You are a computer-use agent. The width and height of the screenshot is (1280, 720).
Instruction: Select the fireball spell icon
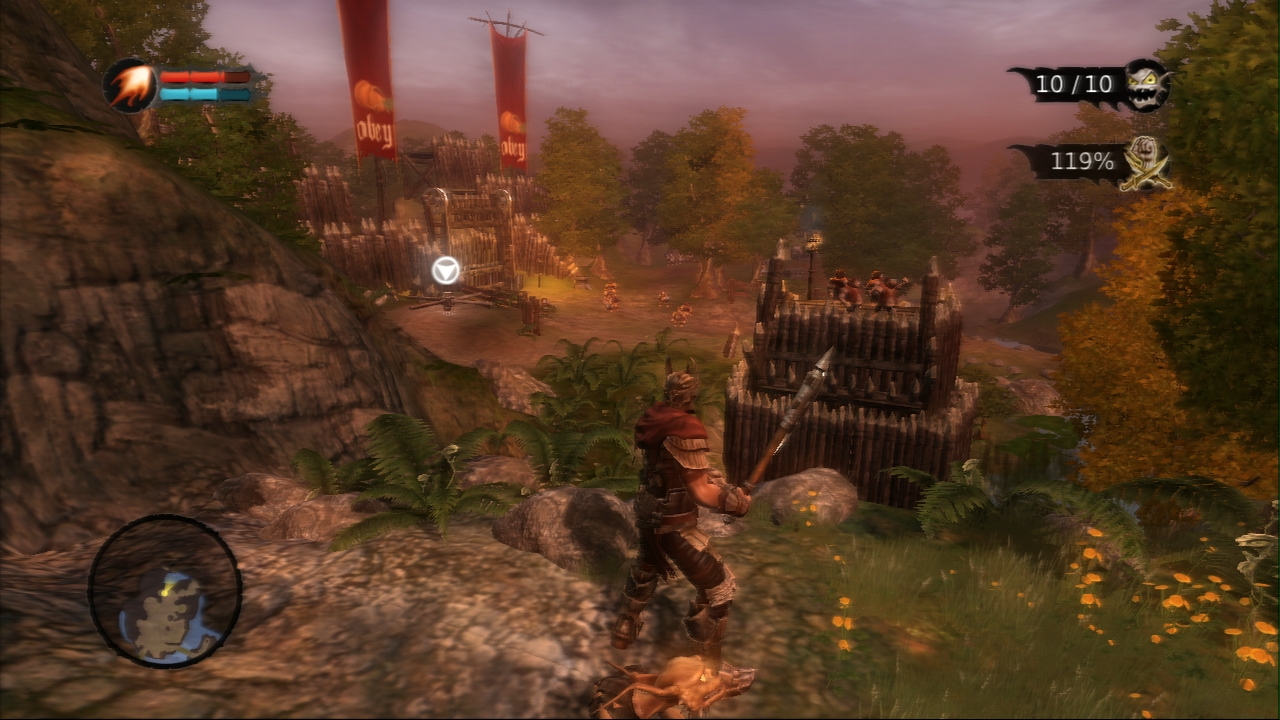tap(129, 86)
